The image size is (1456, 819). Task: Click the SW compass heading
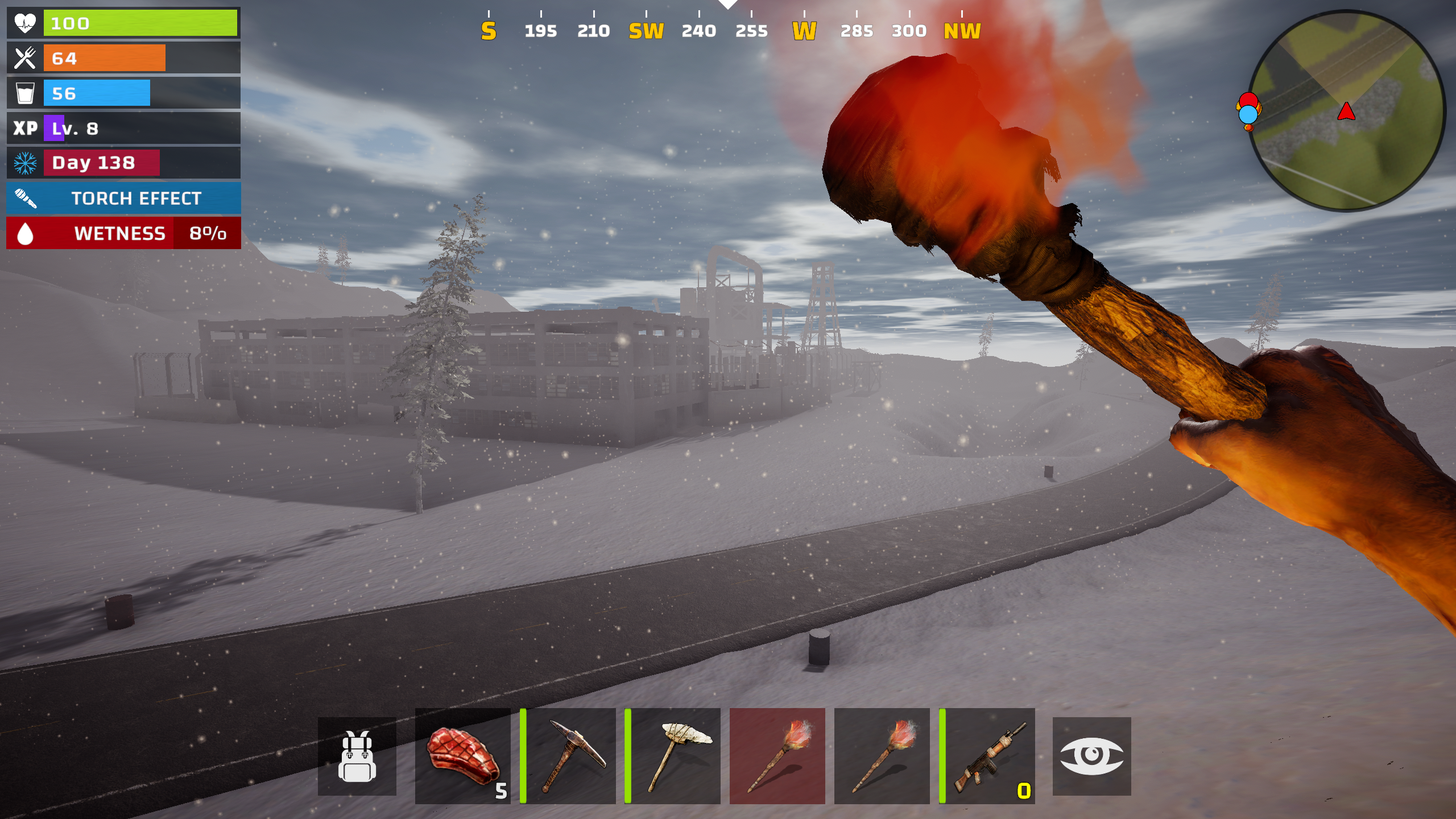647,31
